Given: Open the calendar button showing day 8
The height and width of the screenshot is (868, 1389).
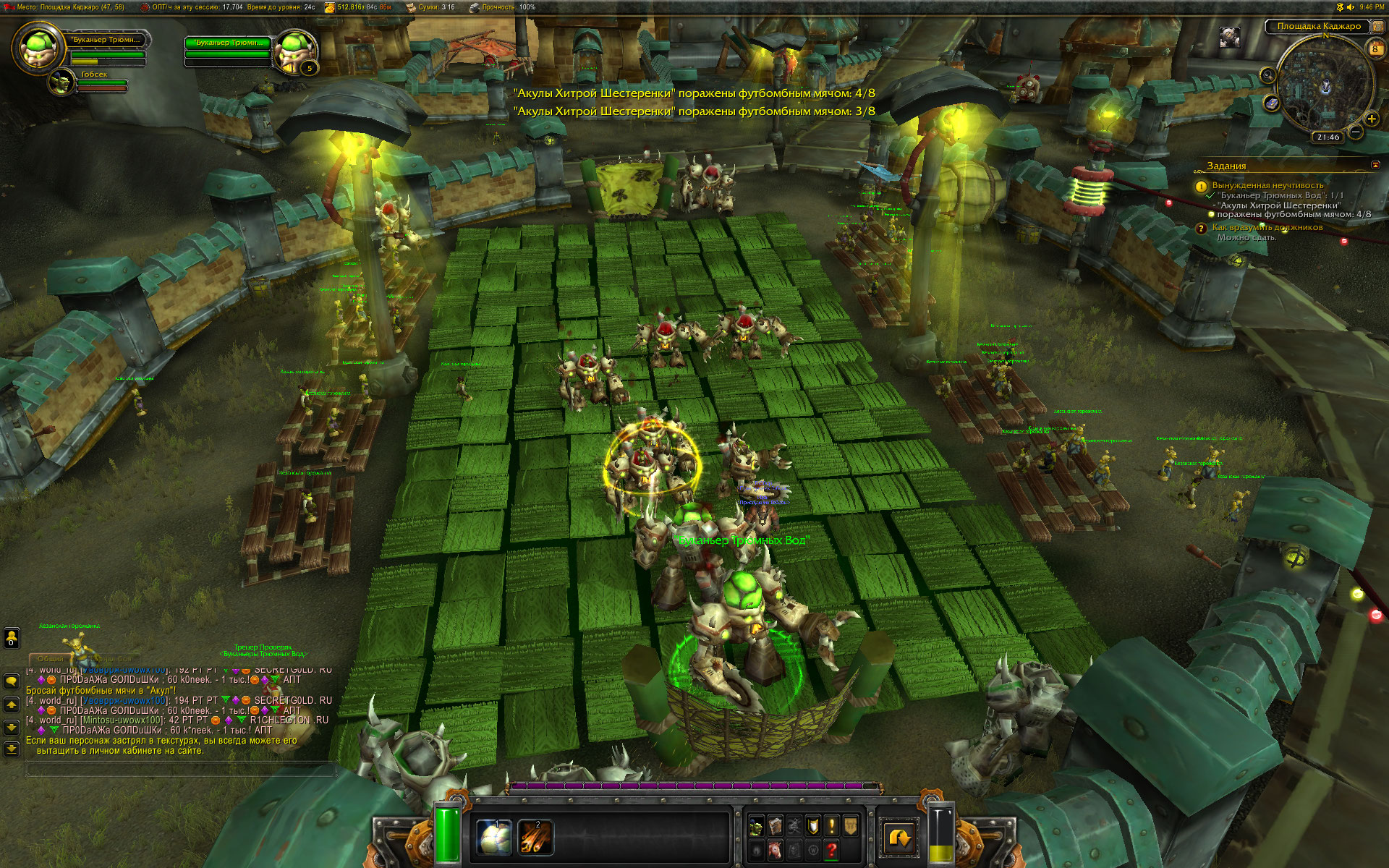Looking at the screenshot, I should pyautogui.click(x=1375, y=48).
